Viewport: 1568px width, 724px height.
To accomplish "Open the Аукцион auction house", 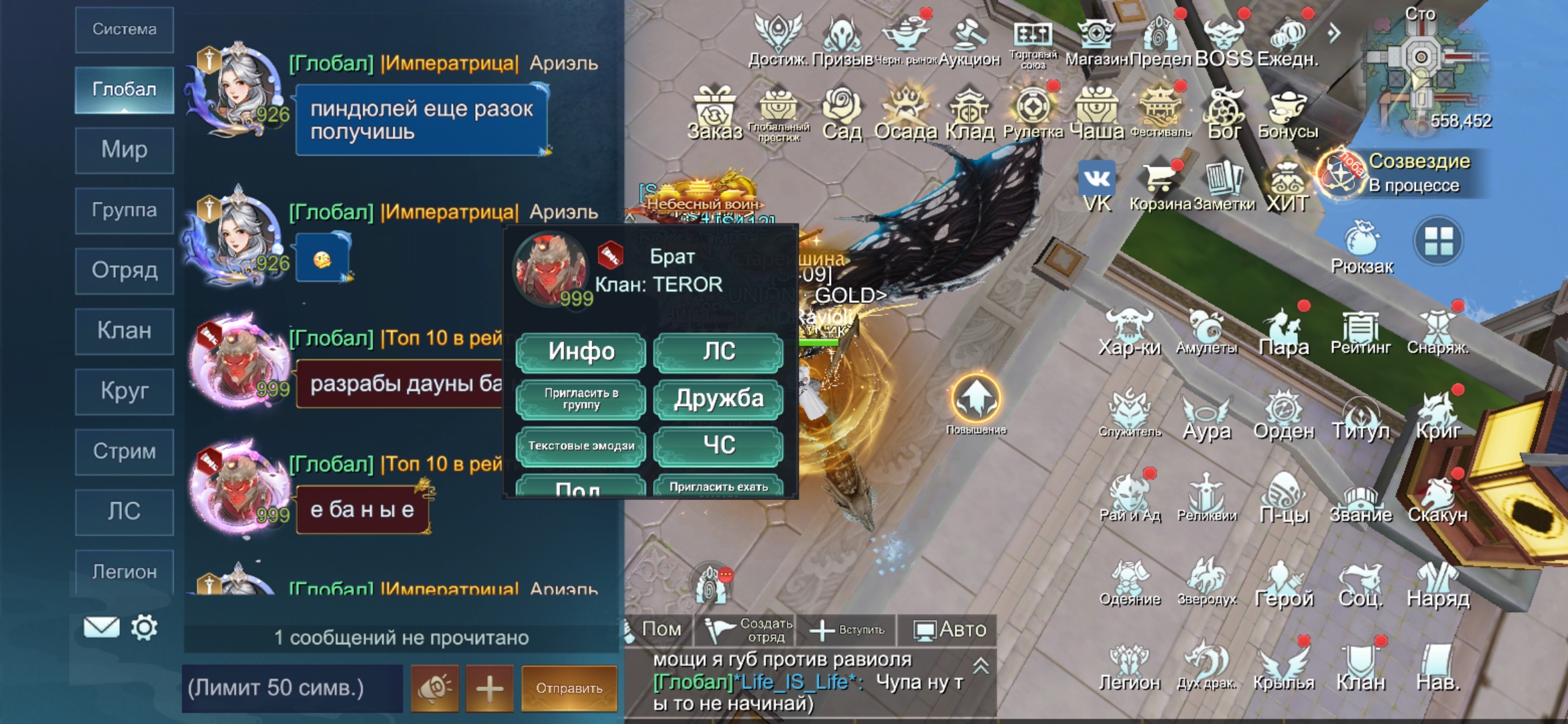I will point(969,42).
